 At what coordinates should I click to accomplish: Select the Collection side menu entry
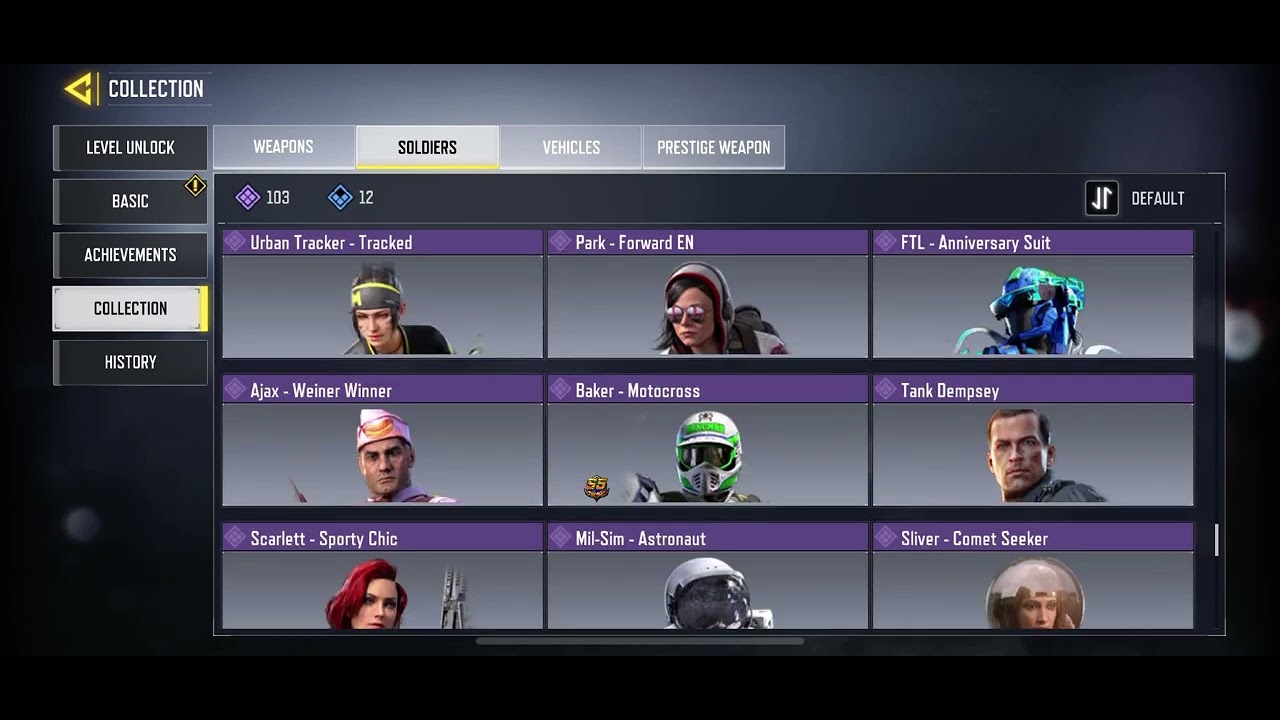(x=130, y=309)
